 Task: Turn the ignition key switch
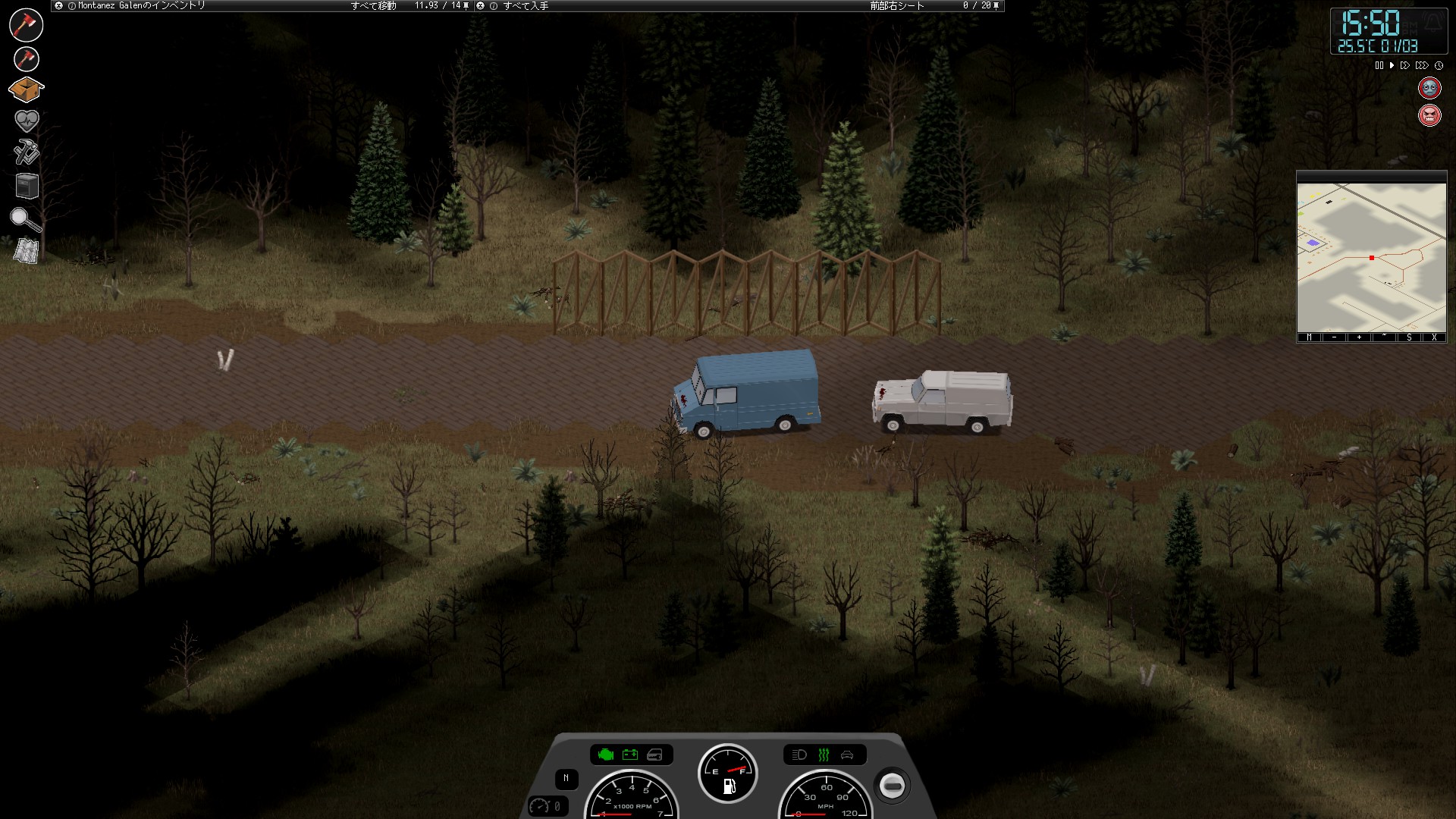point(893,786)
